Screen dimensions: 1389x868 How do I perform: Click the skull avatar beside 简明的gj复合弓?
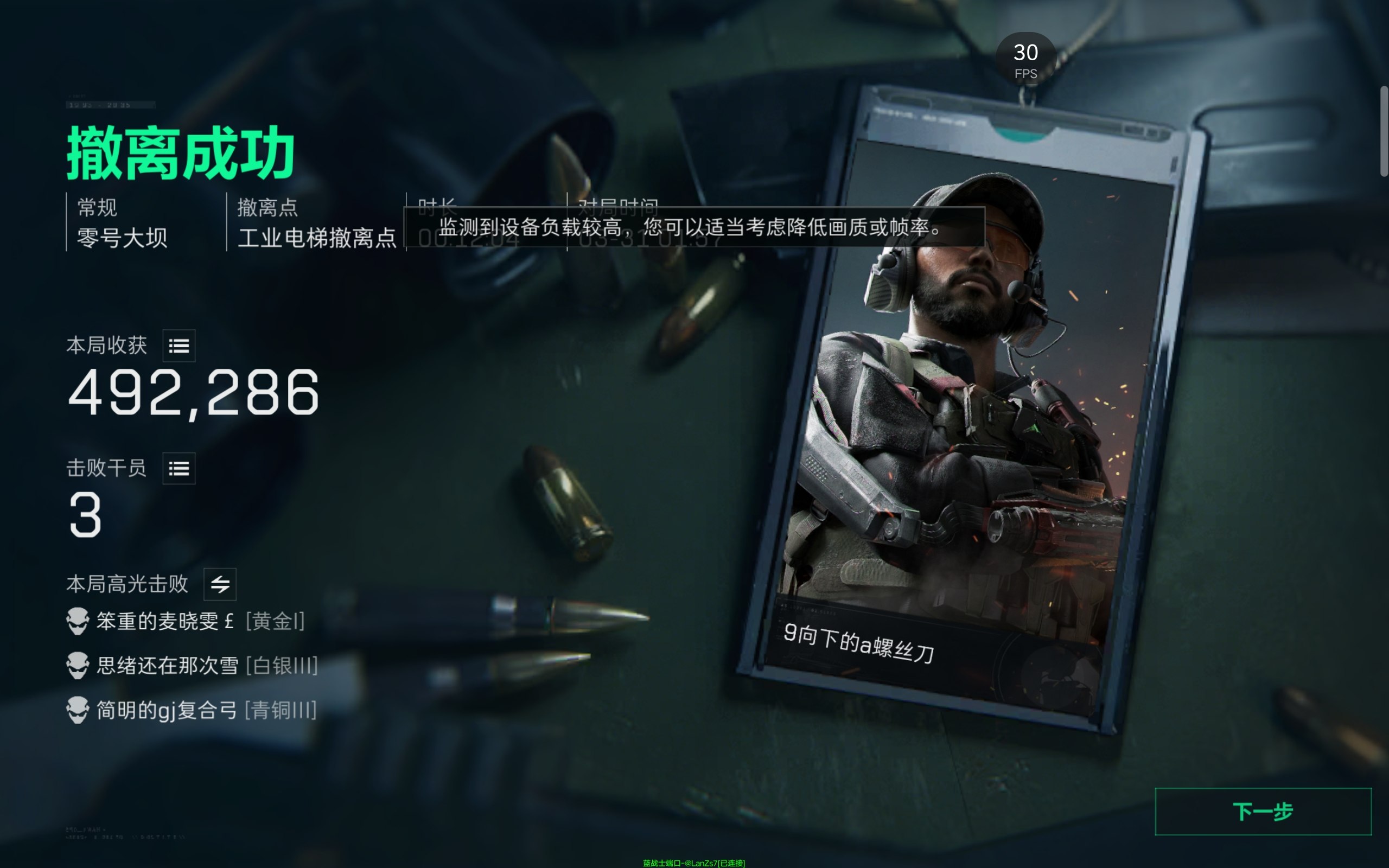click(78, 710)
